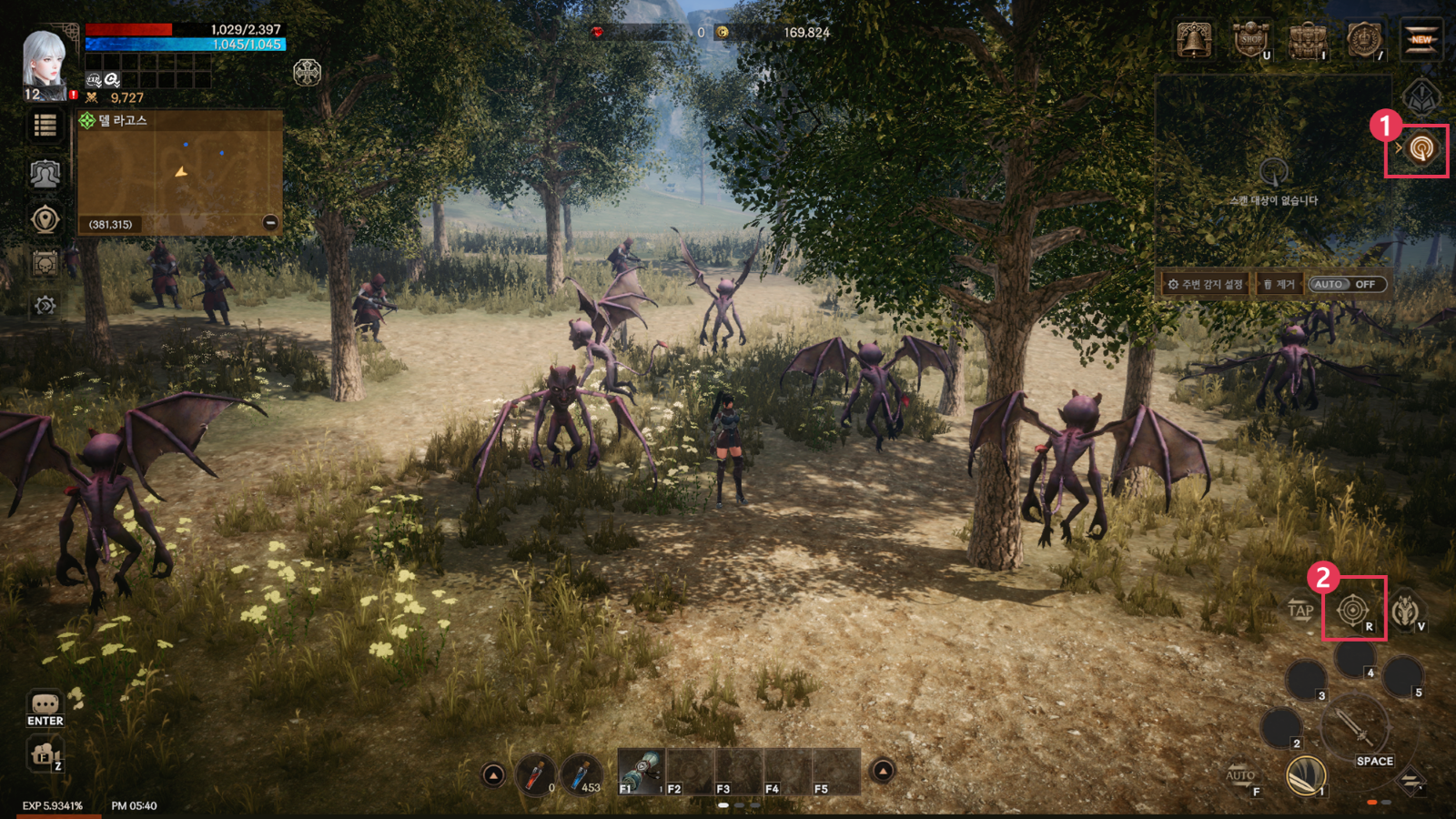Open the Shop badge icon
This screenshot has height=819, width=1456.
[1251, 41]
